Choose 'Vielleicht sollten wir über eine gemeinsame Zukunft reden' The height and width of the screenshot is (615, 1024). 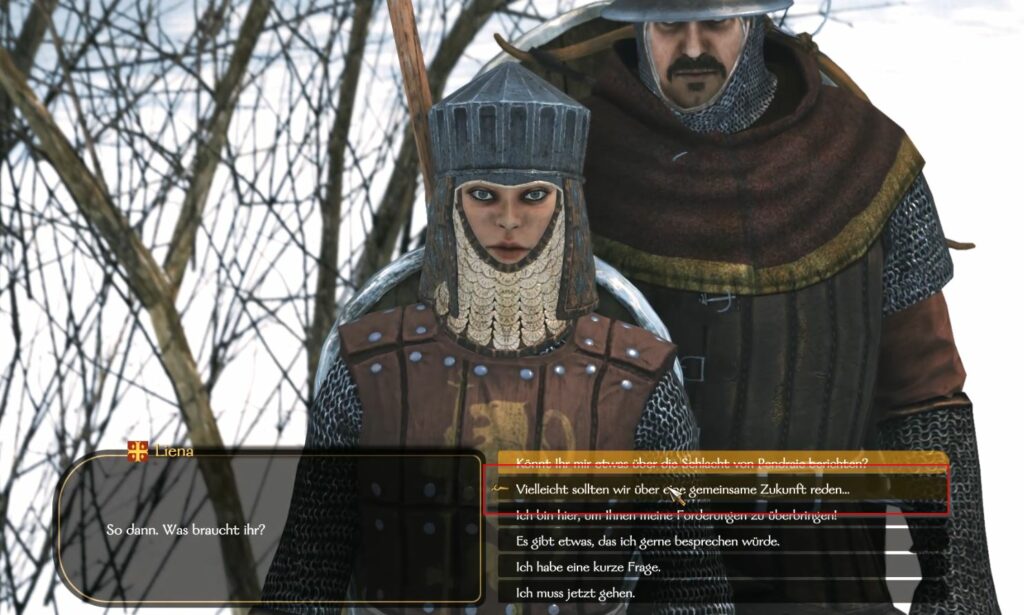click(x=683, y=489)
